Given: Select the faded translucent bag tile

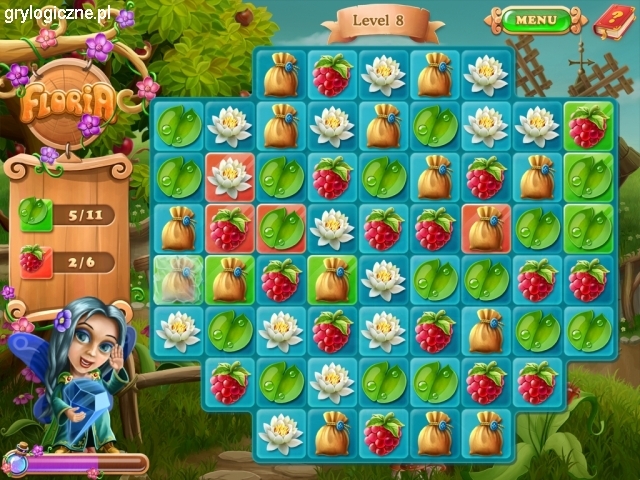Looking at the screenshot, I should (x=178, y=280).
